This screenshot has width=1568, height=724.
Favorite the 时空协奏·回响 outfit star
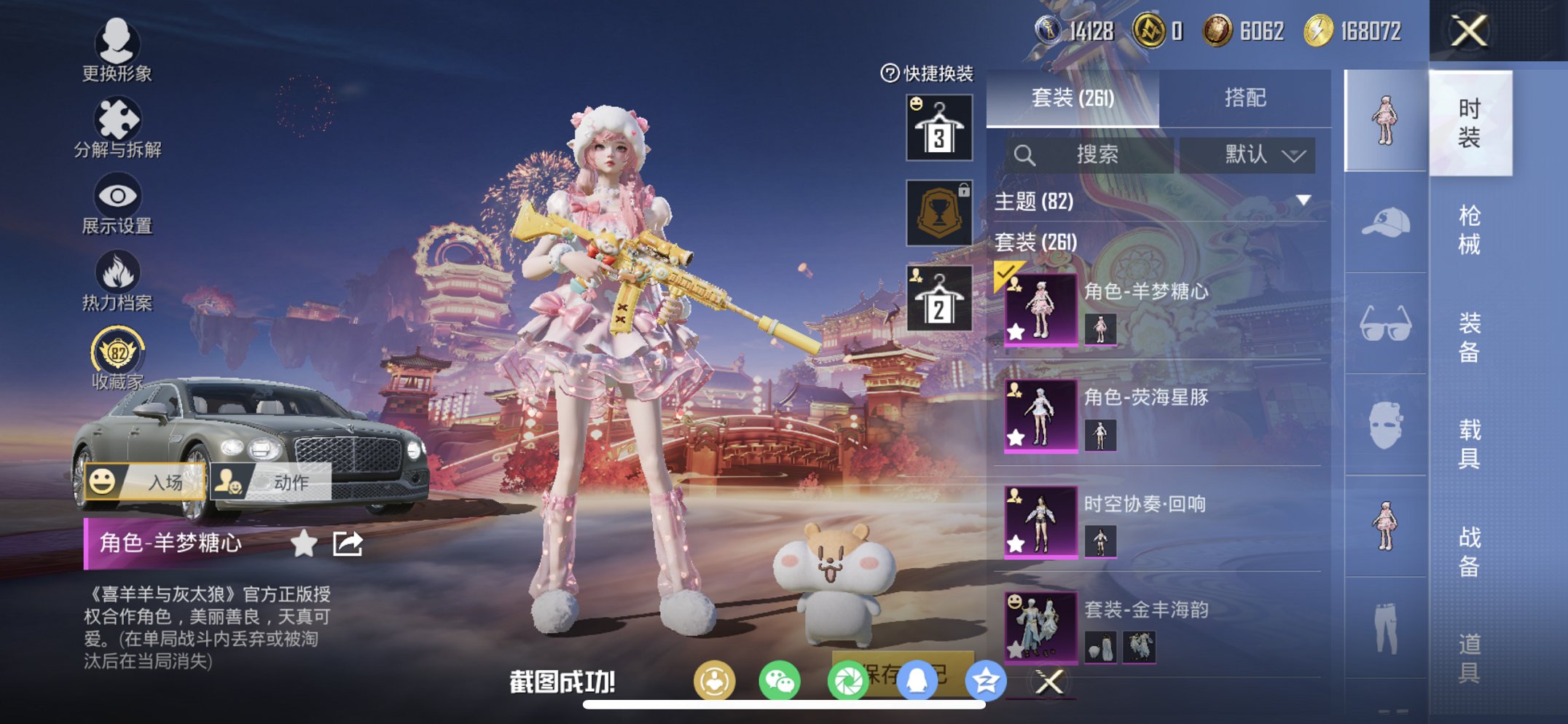point(1015,545)
